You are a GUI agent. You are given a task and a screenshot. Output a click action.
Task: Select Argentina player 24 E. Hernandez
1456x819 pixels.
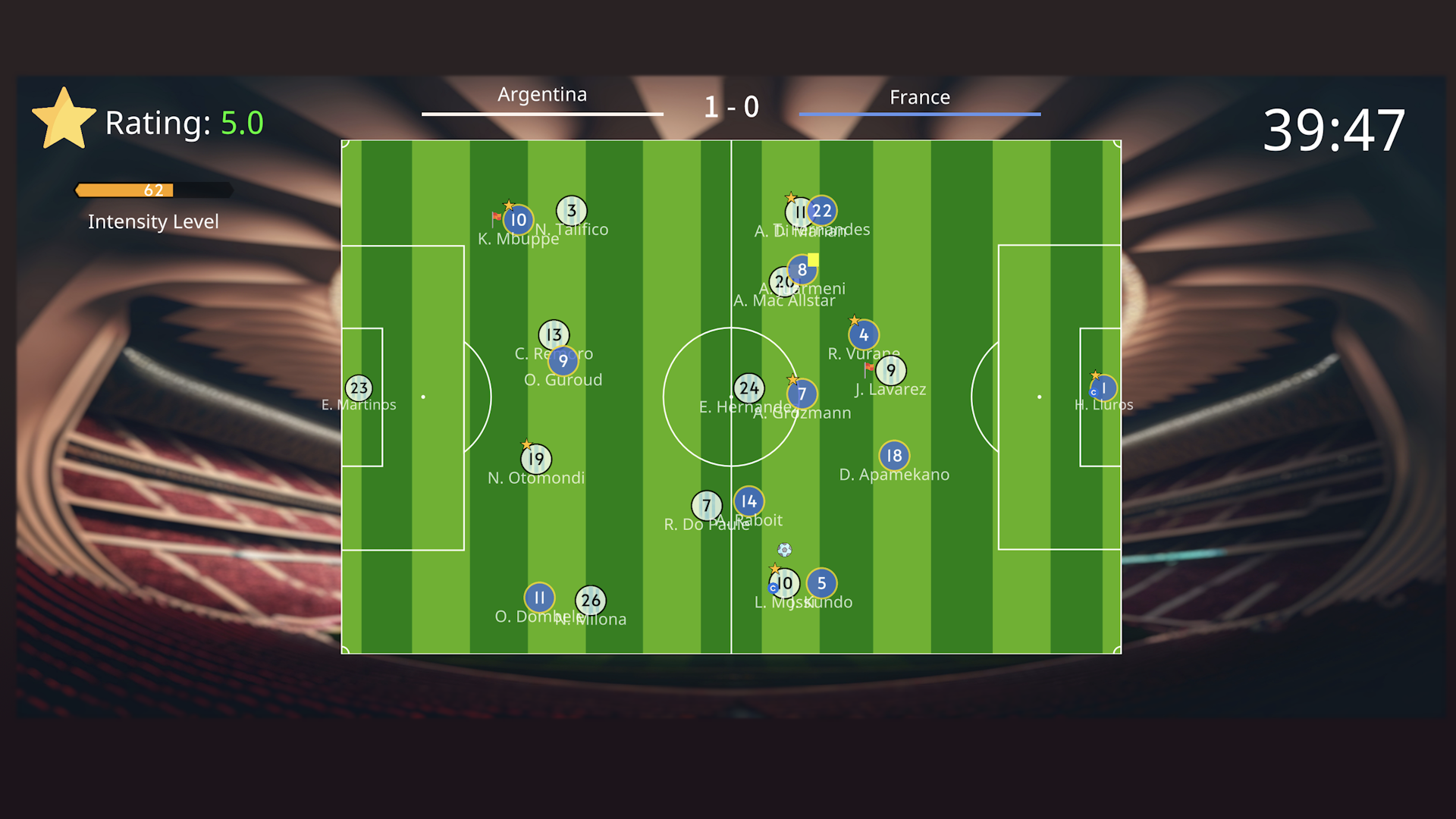click(x=749, y=388)
